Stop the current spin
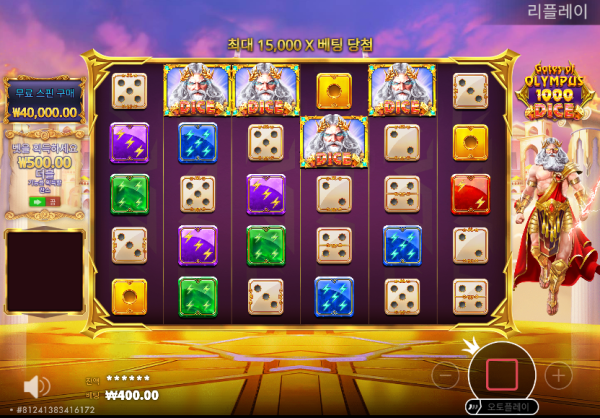 pos(499,374)
